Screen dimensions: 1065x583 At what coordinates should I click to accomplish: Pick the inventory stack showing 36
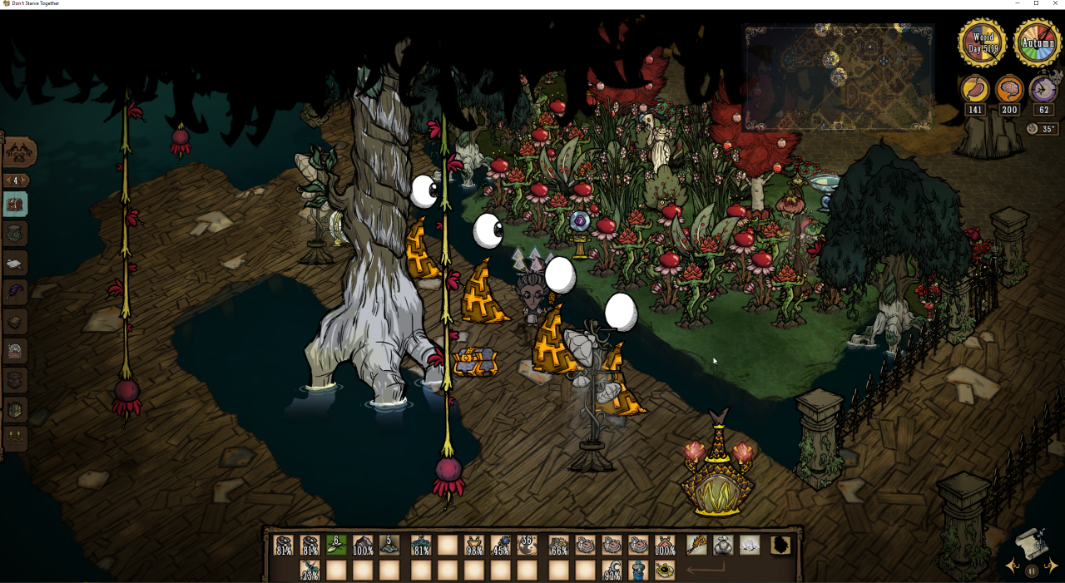528,546
